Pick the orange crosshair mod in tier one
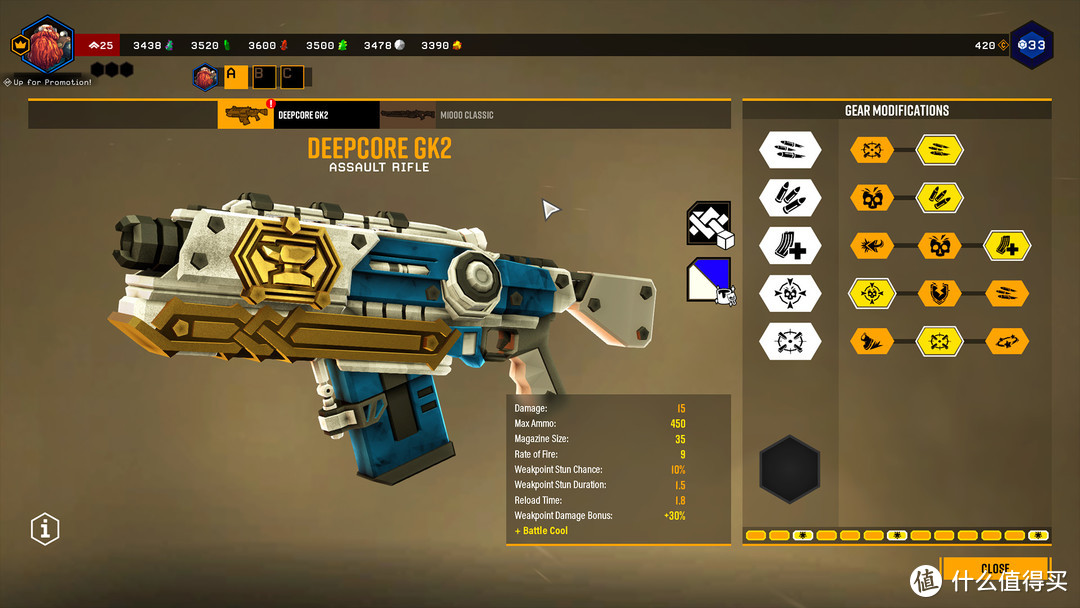This screenshot has height=608, width=1080. [872, 150]
